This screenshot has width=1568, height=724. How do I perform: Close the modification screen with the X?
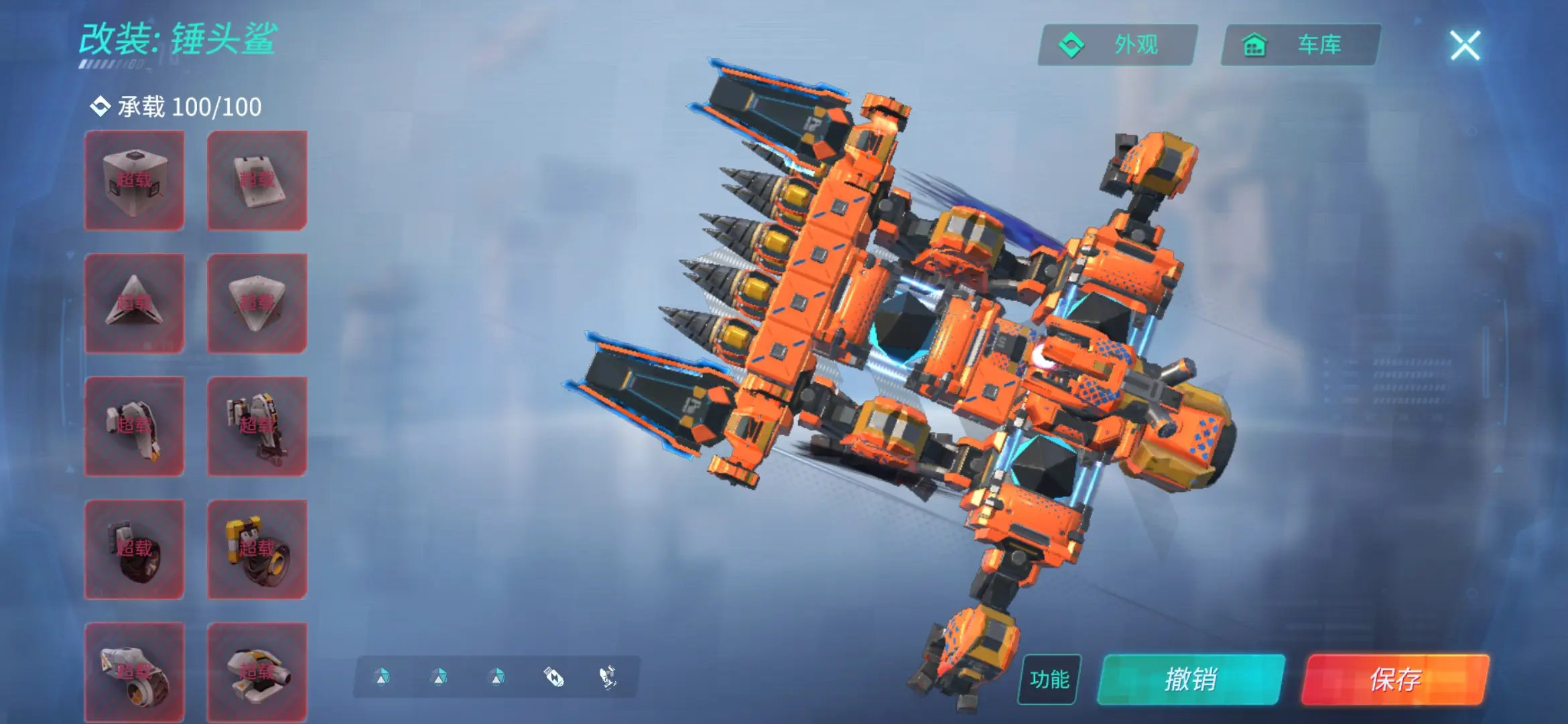point(1465,46)
